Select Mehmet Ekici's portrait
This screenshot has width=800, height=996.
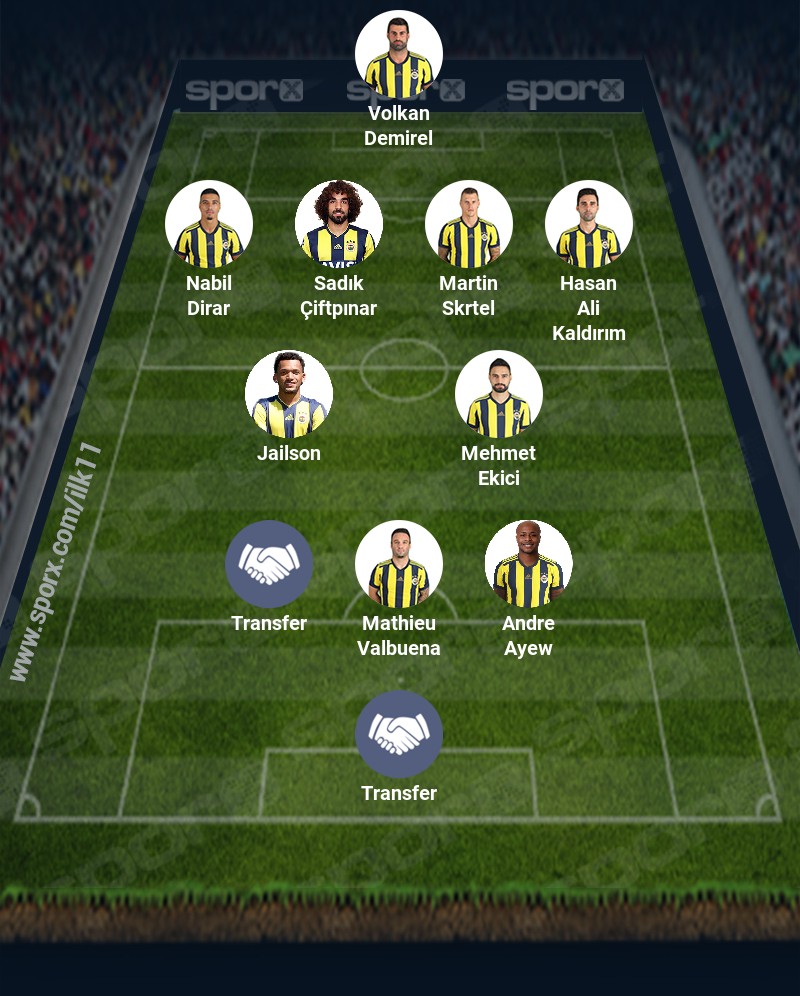coord(499,395)
